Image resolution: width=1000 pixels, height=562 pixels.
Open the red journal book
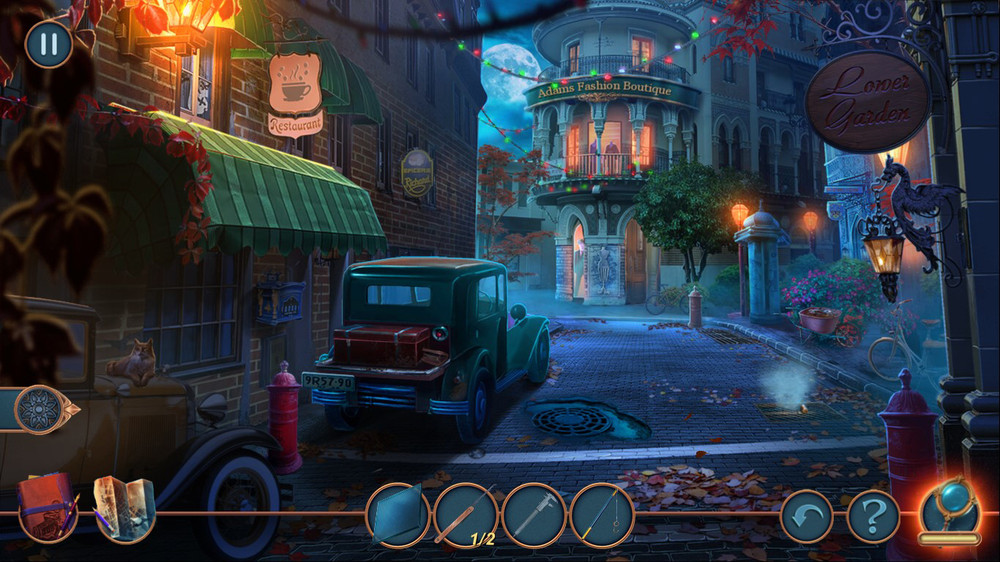pyautogui.click(x=47, y=506)
